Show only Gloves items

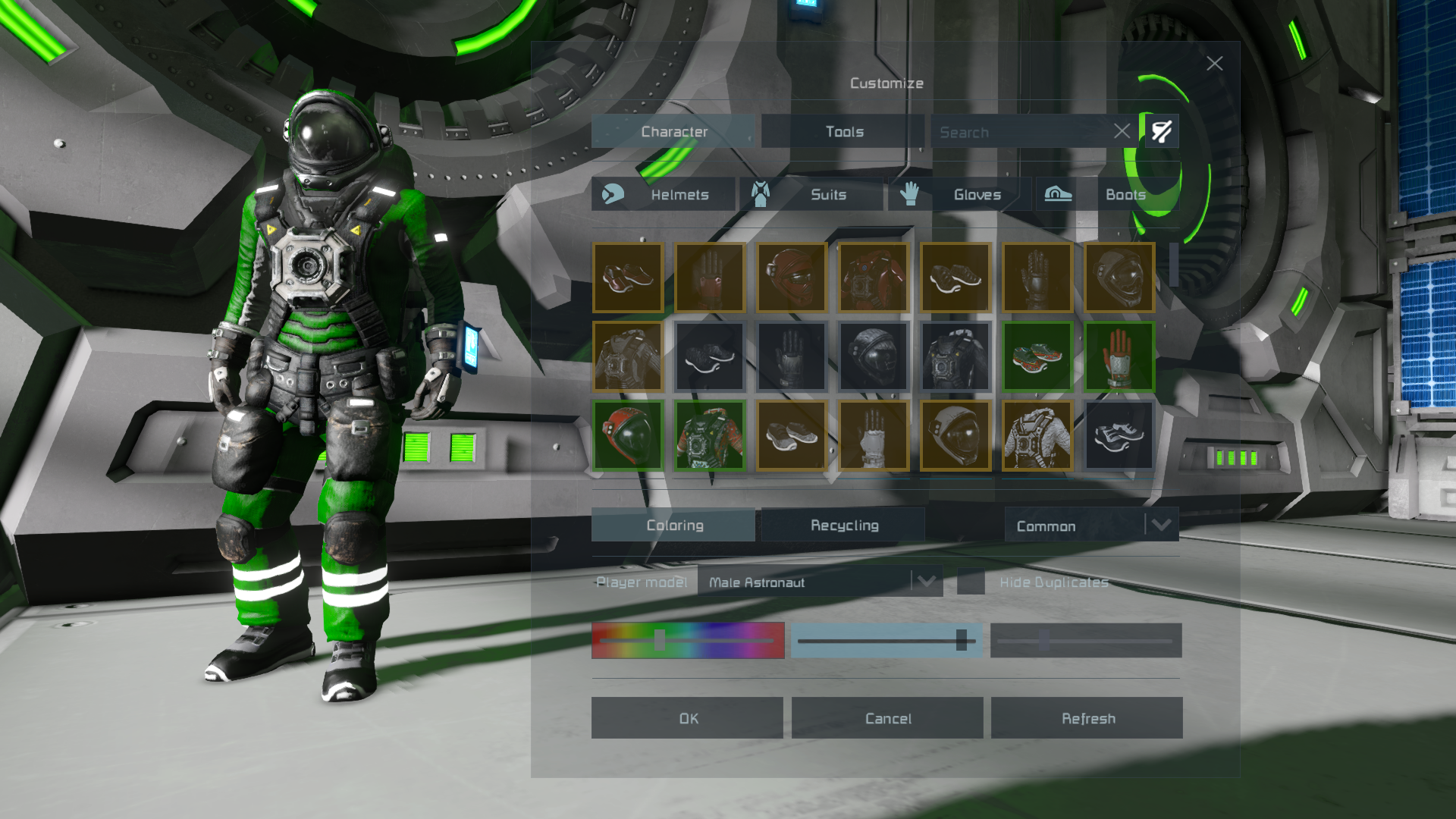point(960,195)
